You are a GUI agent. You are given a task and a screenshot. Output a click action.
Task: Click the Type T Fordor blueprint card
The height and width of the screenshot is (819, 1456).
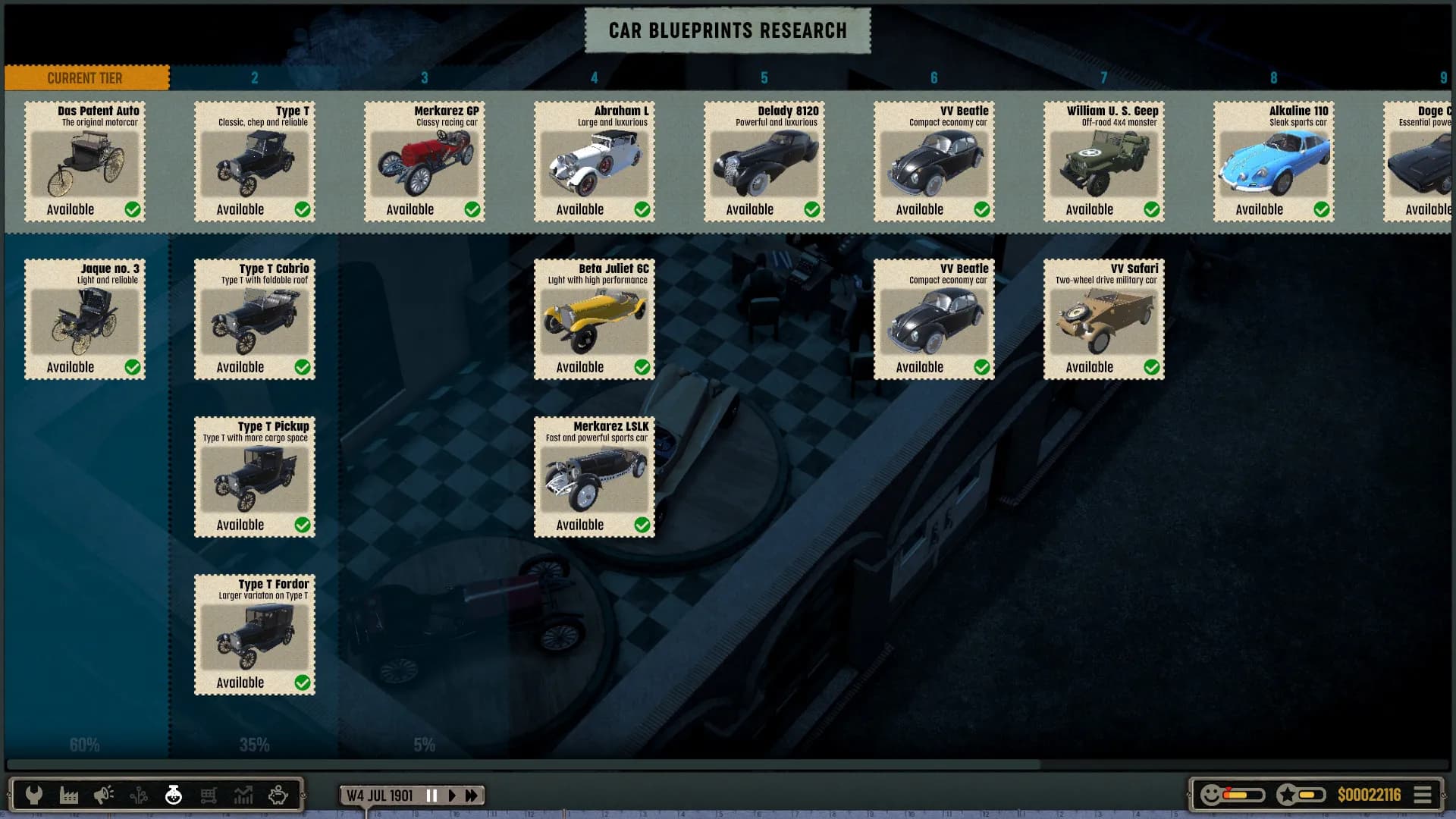[254, 635]
